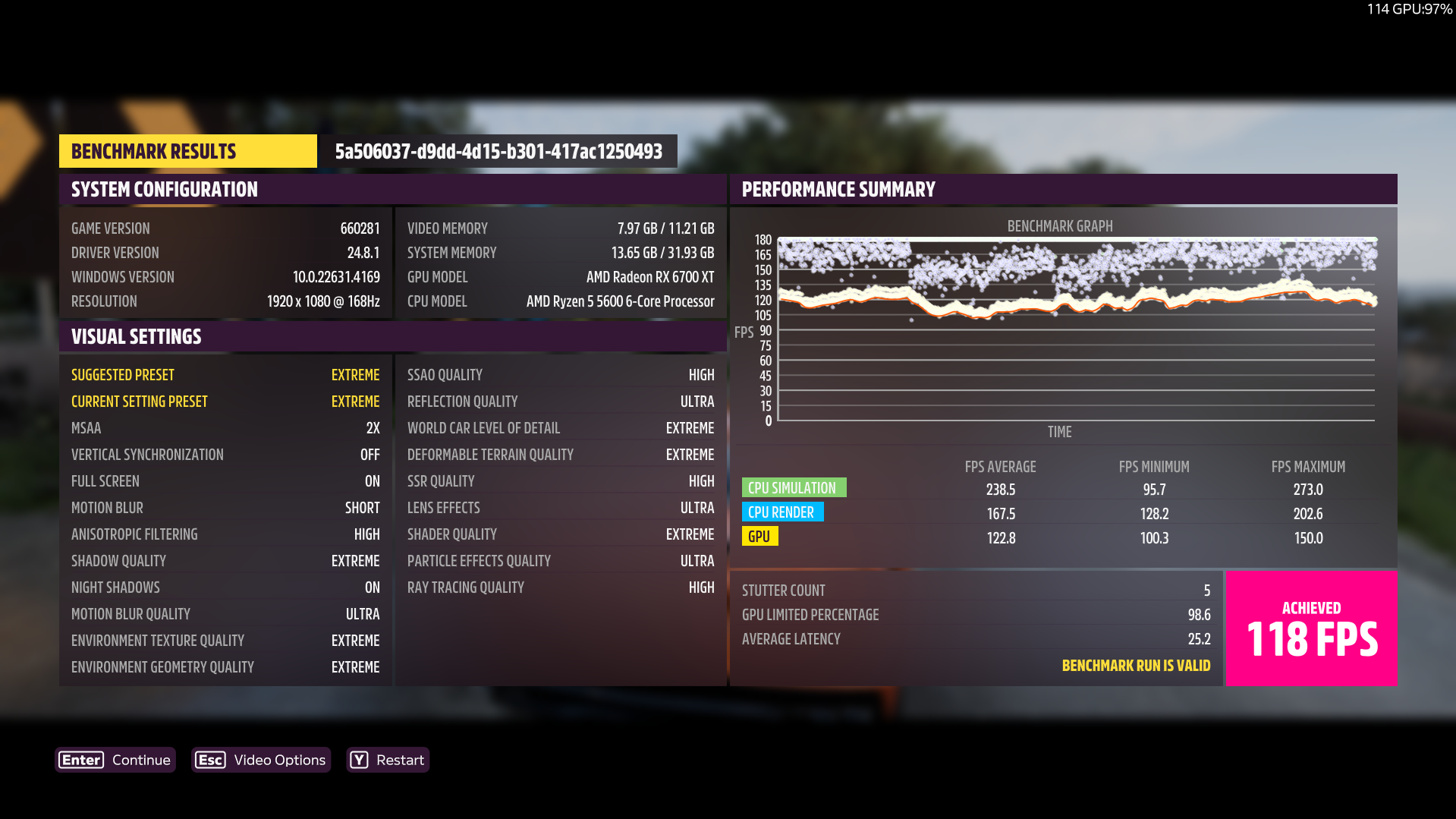The image size is (1456, 819).
Task: Restart the benchmark run
Action: 388,760
